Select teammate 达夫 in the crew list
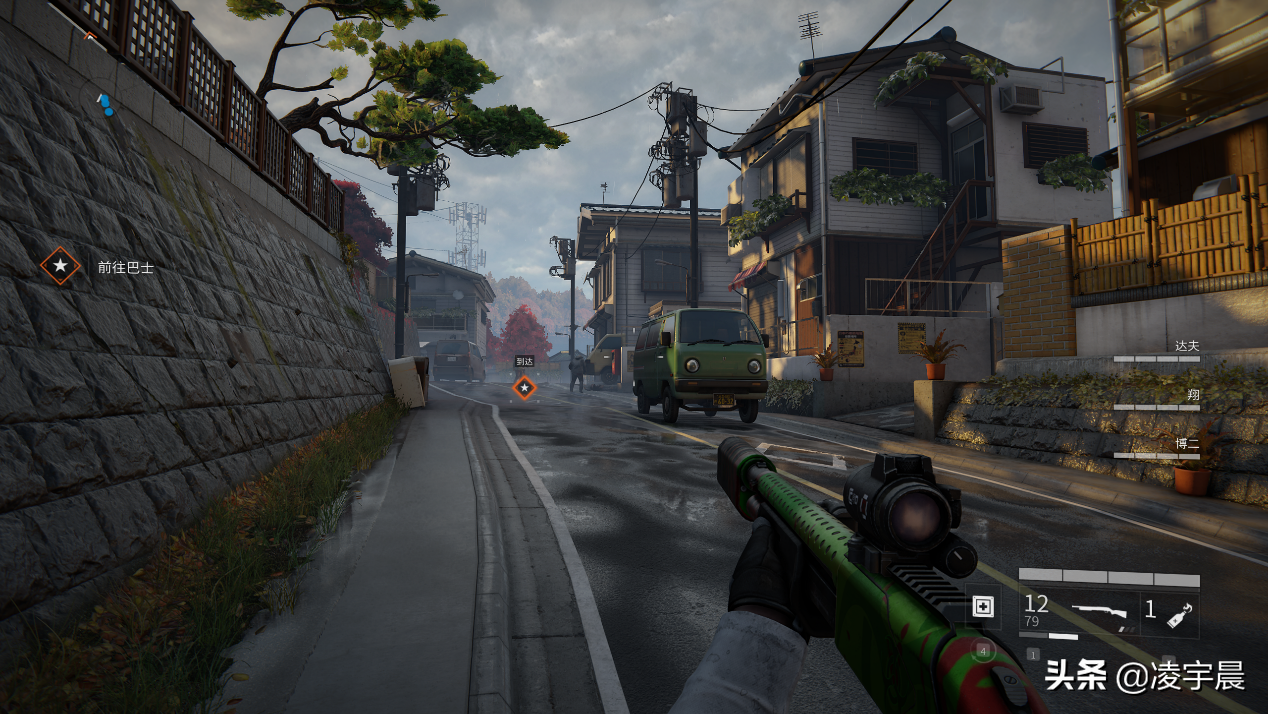This screenshot has width=1268, height=714. coord(1186,346)
